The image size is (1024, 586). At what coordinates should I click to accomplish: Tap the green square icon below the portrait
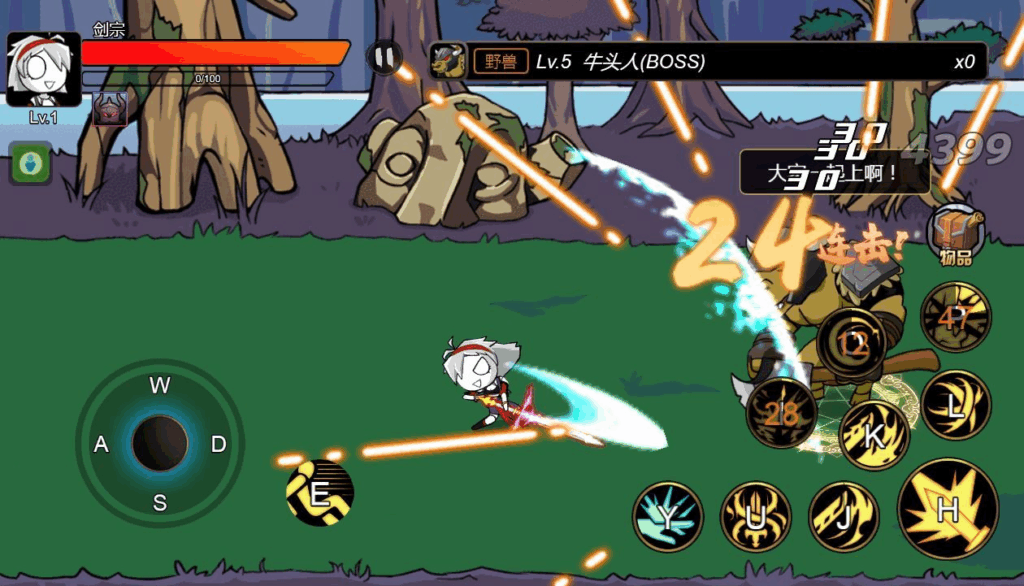click(x=31, y=163)
